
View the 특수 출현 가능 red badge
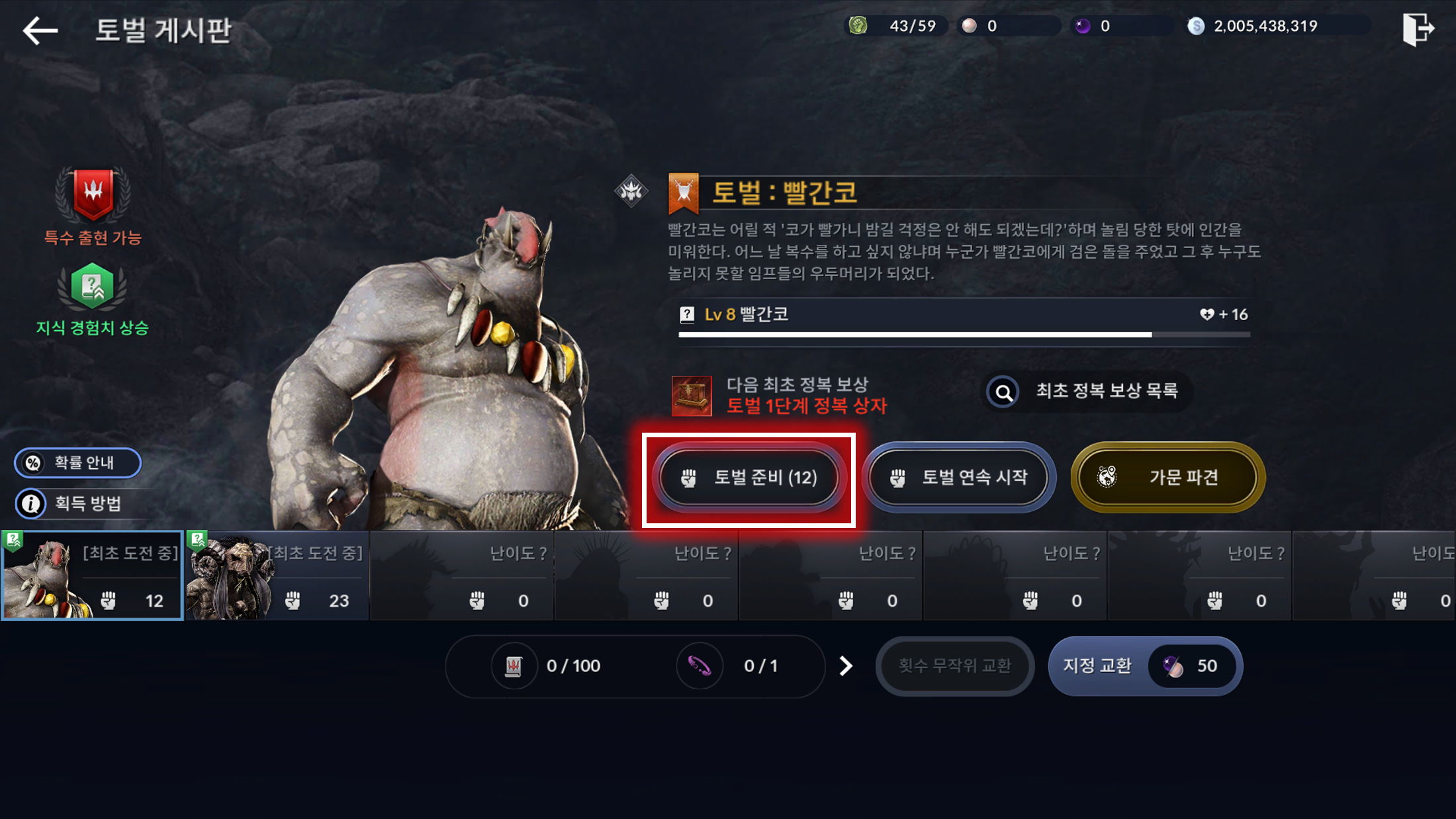(x=93, y=195)
